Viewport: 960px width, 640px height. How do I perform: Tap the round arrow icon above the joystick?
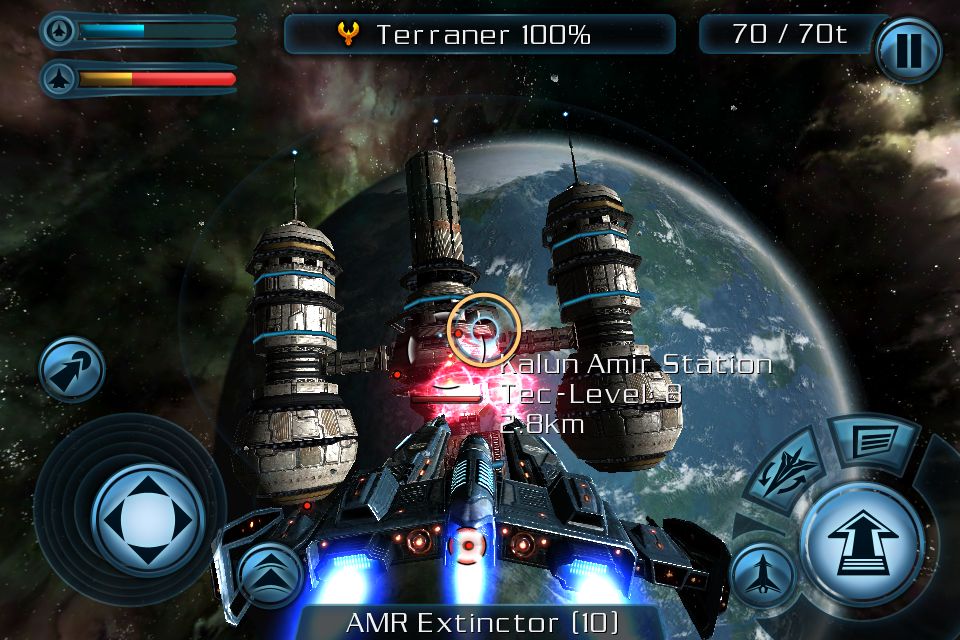[72, 369]
